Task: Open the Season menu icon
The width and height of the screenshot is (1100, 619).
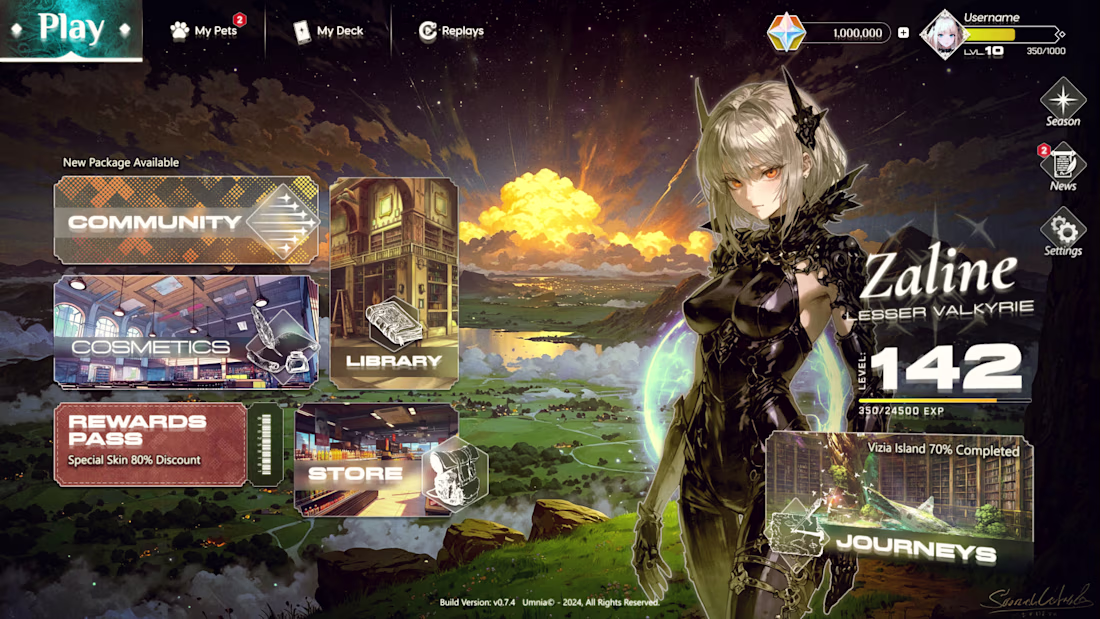Action: 1062,101
